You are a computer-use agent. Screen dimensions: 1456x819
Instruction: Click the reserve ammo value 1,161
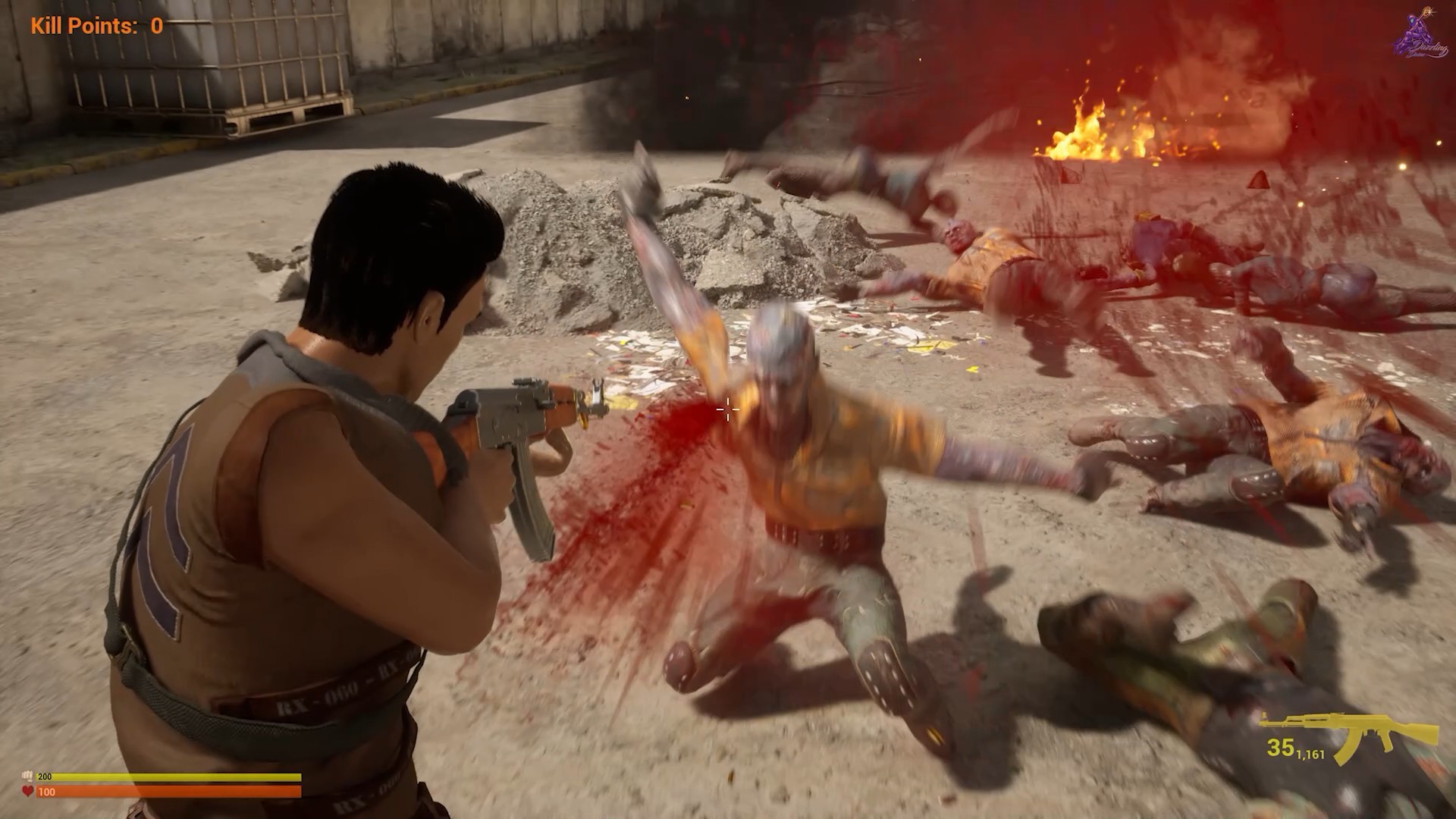[x=1310, y=753]
